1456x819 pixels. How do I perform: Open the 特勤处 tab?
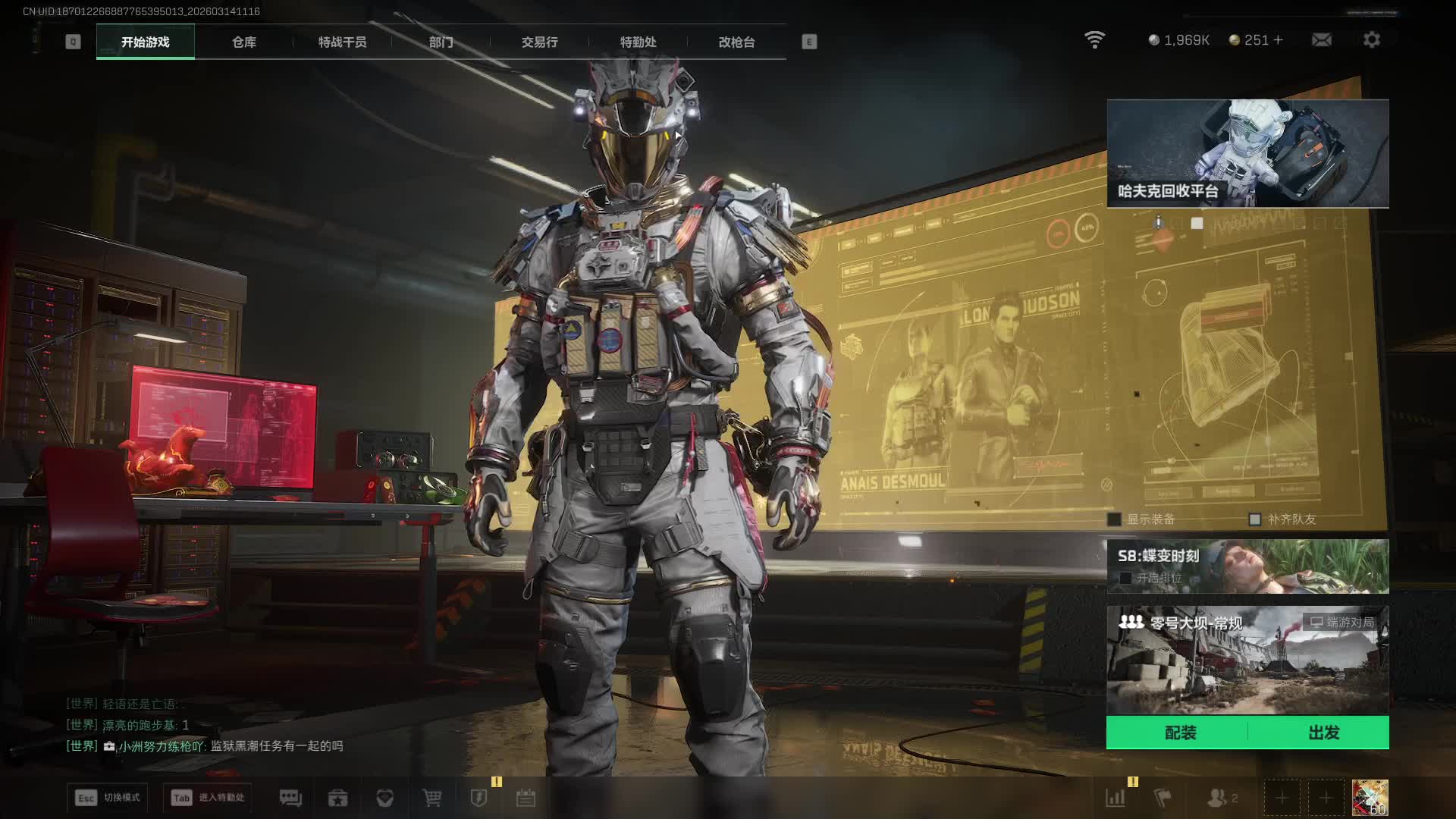(x=638, y=42)
